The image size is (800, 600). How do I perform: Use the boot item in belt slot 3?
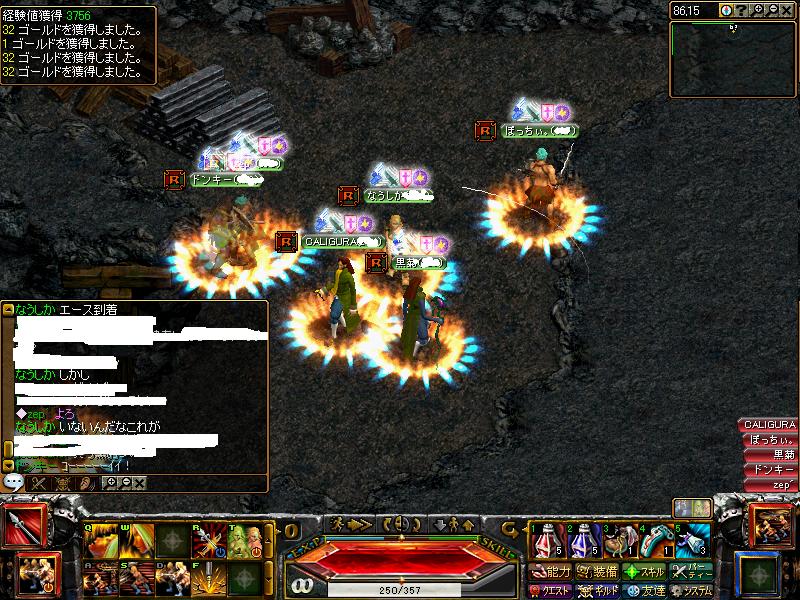tap(618, 541)
